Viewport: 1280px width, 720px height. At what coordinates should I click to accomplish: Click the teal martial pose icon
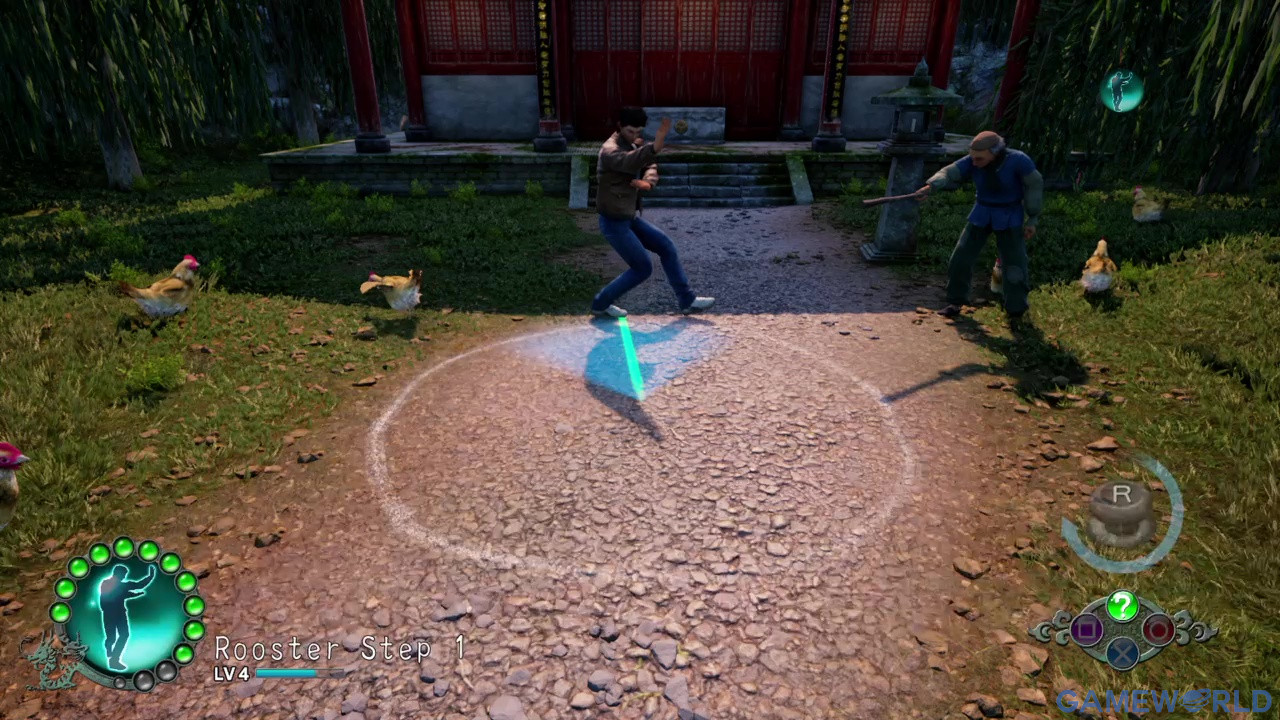coord(1121,91)
